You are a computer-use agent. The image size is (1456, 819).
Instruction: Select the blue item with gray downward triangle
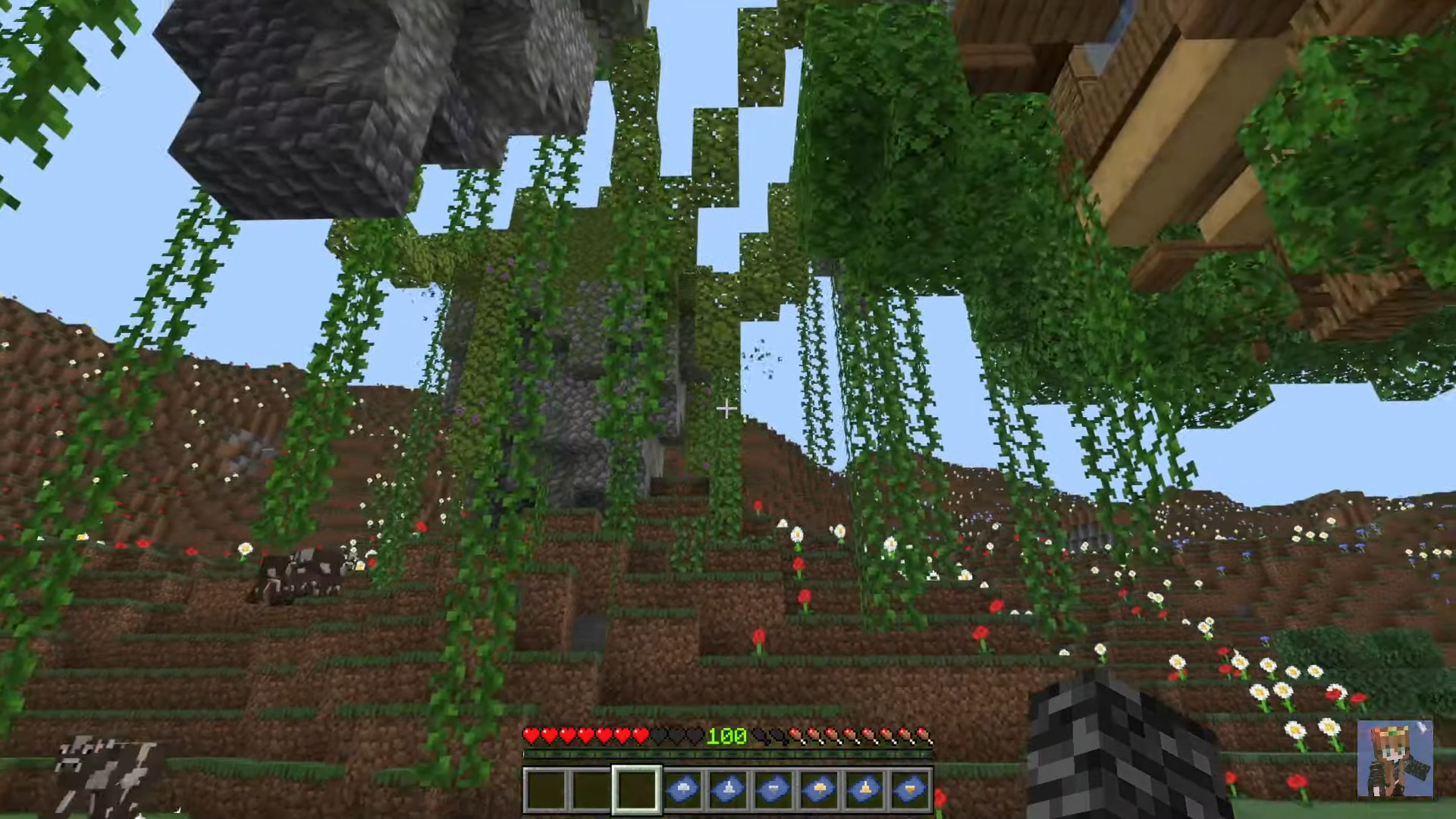click(x=773, y=789)
